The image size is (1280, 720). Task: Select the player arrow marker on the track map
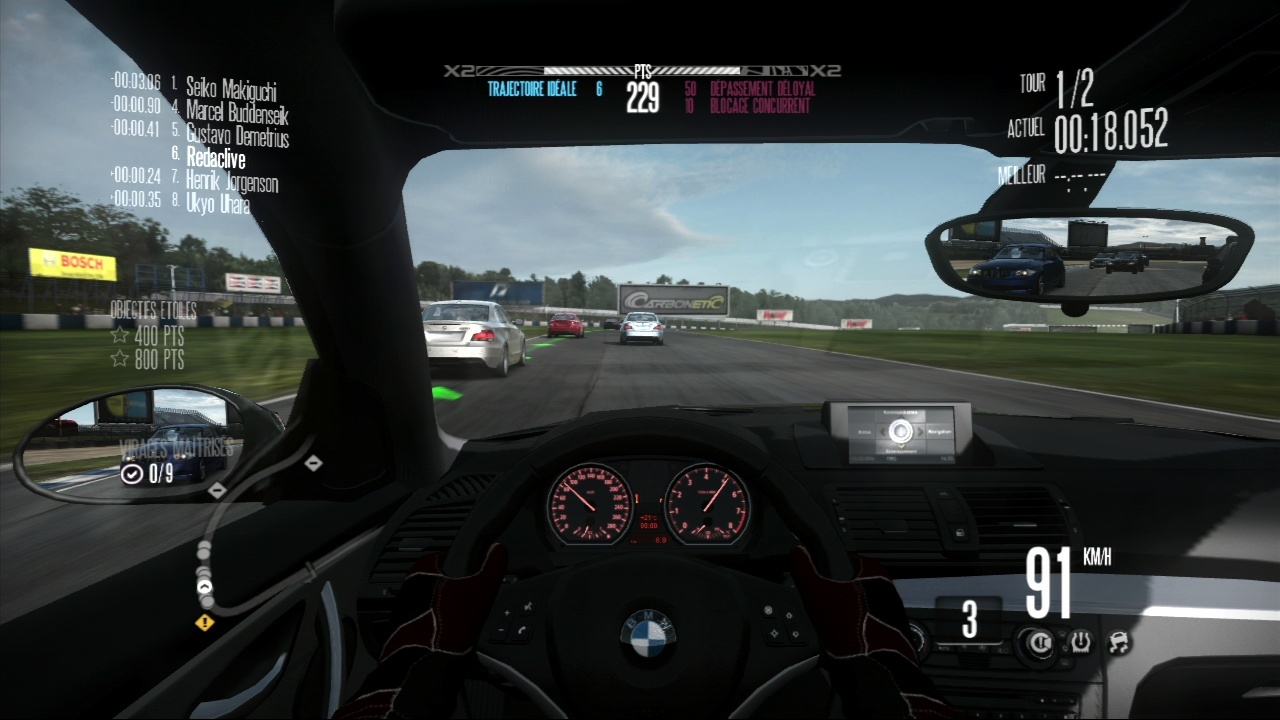(x=206, y=587)
